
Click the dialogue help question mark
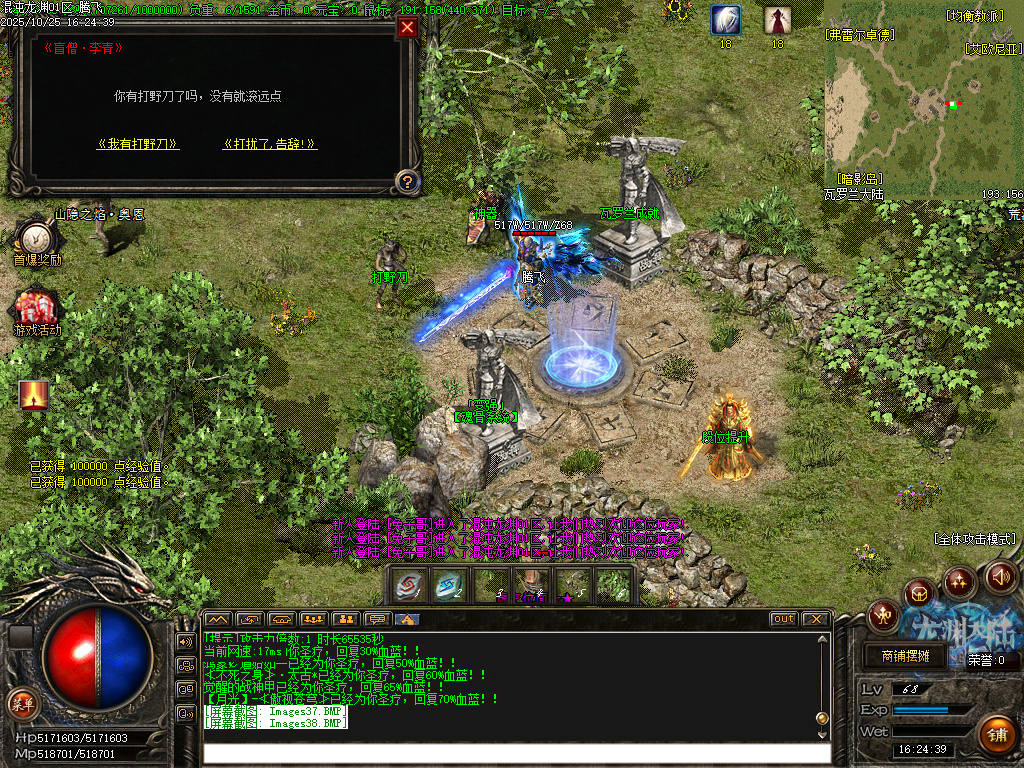point(406,182)
